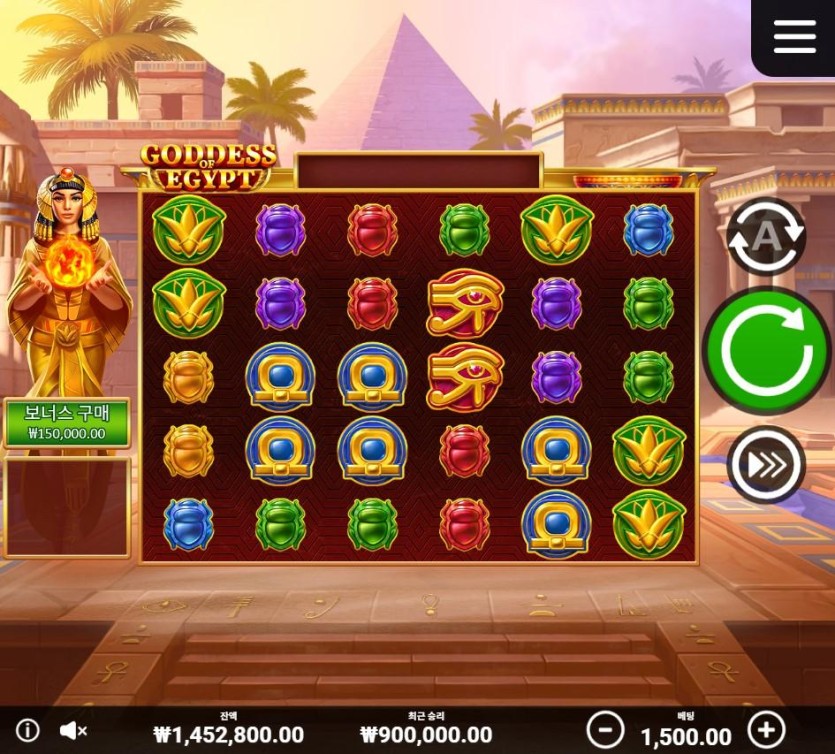The width and height of the screenshot is (835, 754).
Task: Increase the bet with plus button
Action: click(x=766, y=729)
